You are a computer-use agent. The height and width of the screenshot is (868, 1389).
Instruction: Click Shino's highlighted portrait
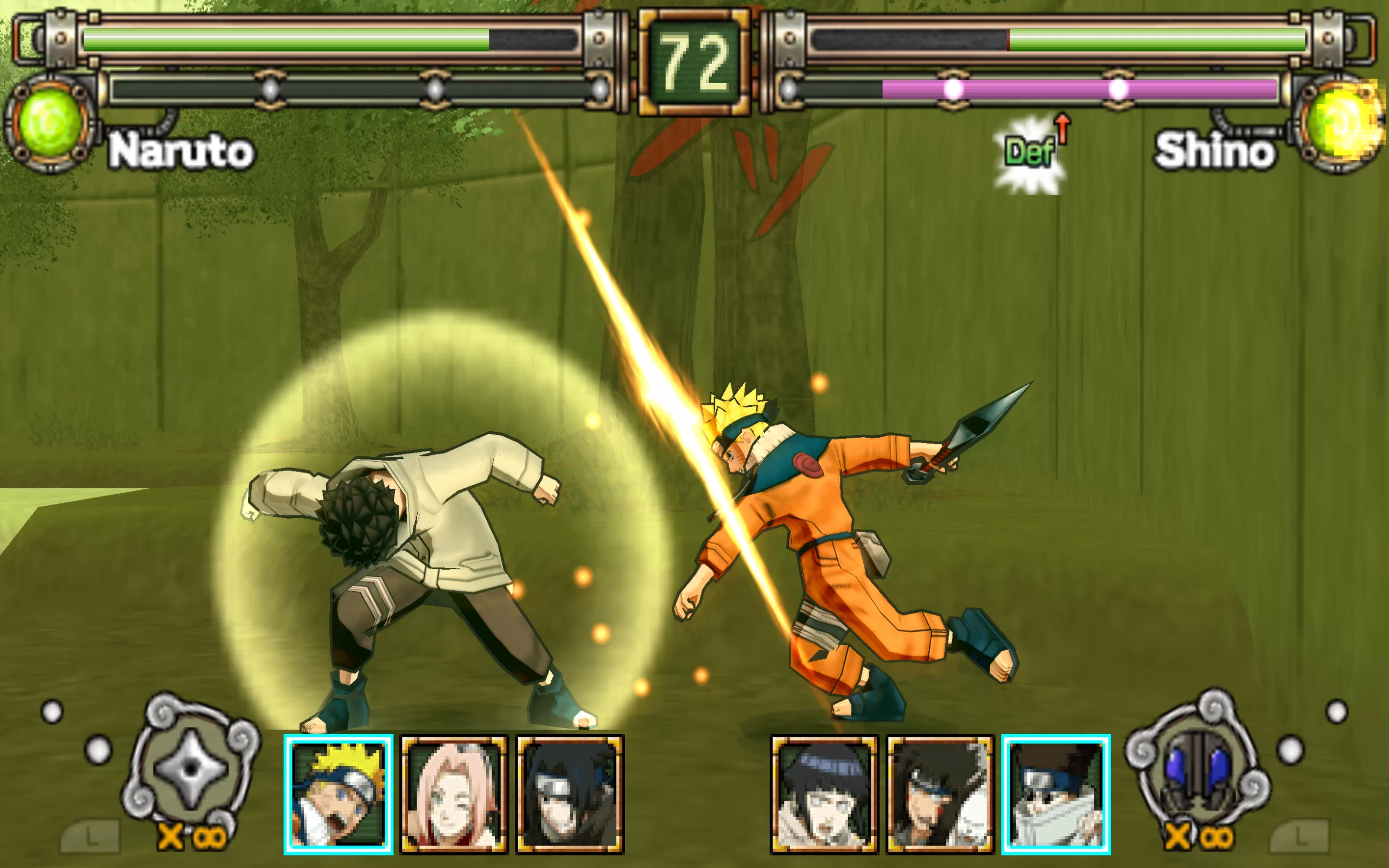point(1056,794)
